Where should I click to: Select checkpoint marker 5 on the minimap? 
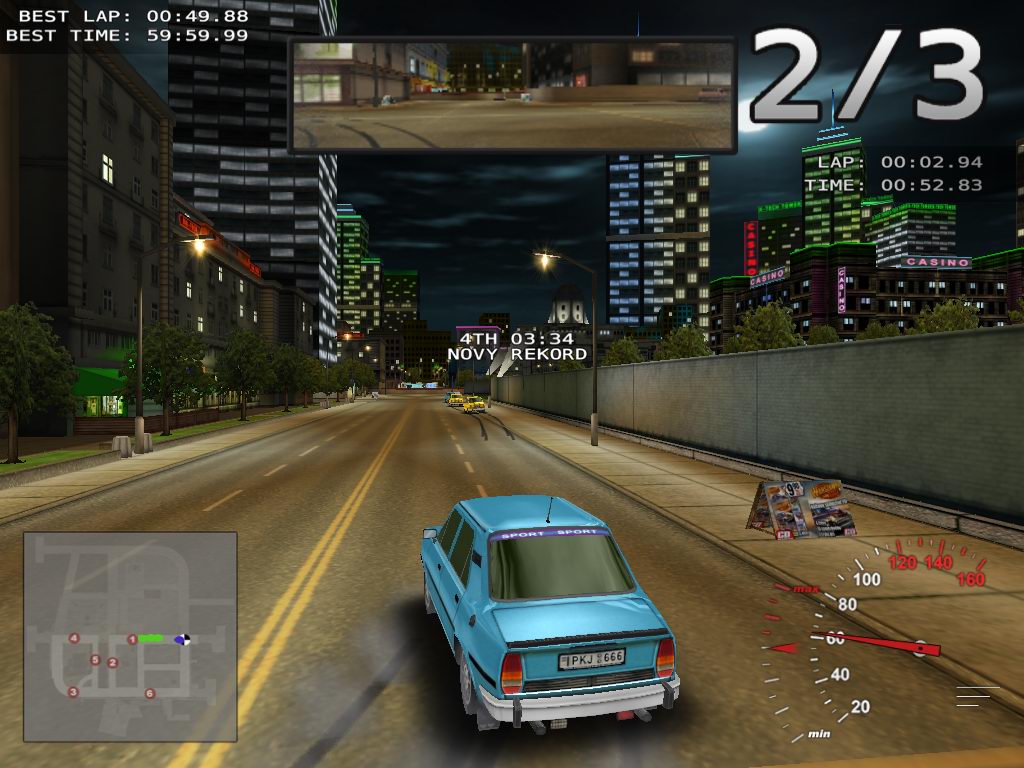[95, 660]
